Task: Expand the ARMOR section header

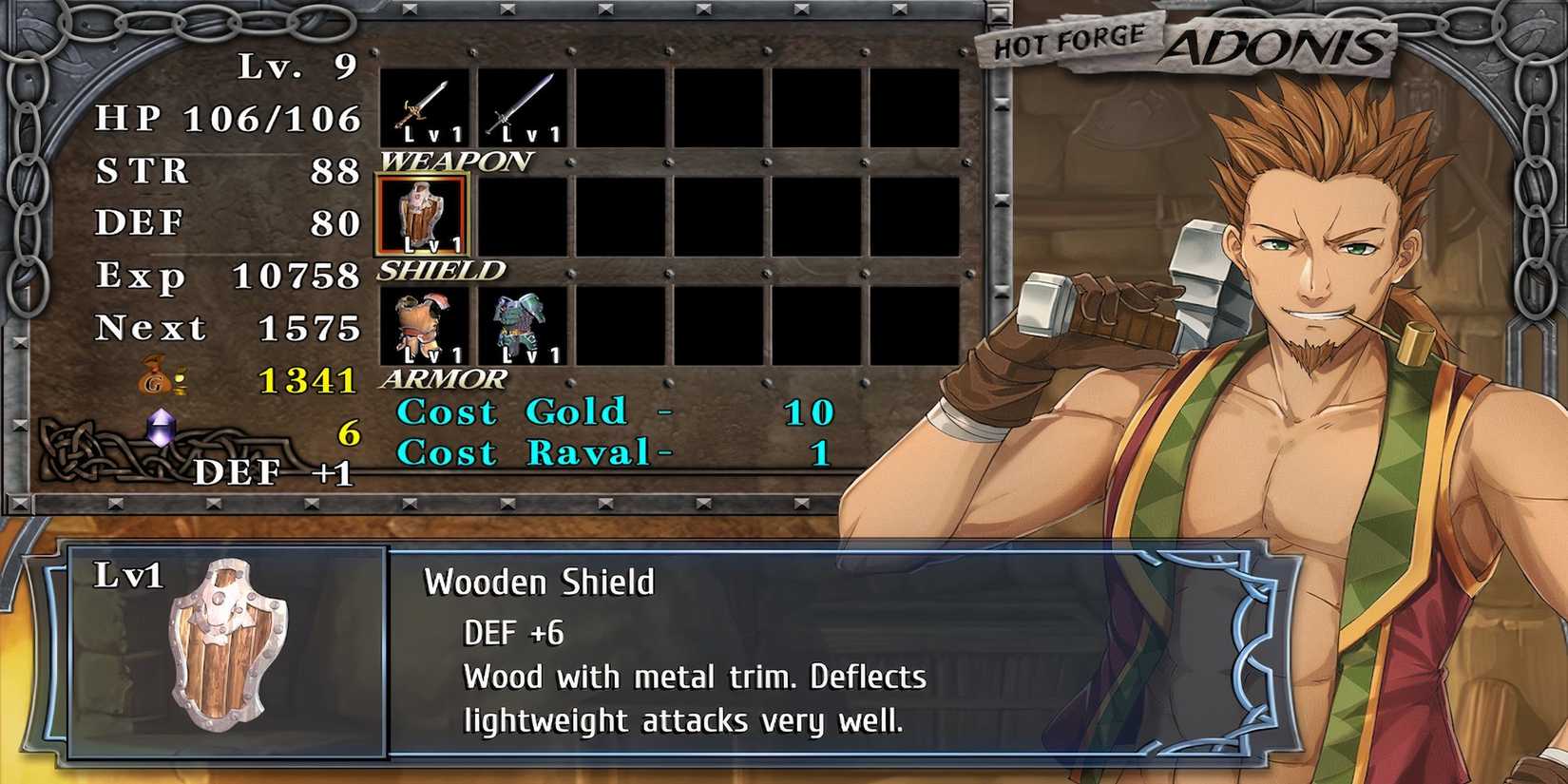Action: point(441,379)
